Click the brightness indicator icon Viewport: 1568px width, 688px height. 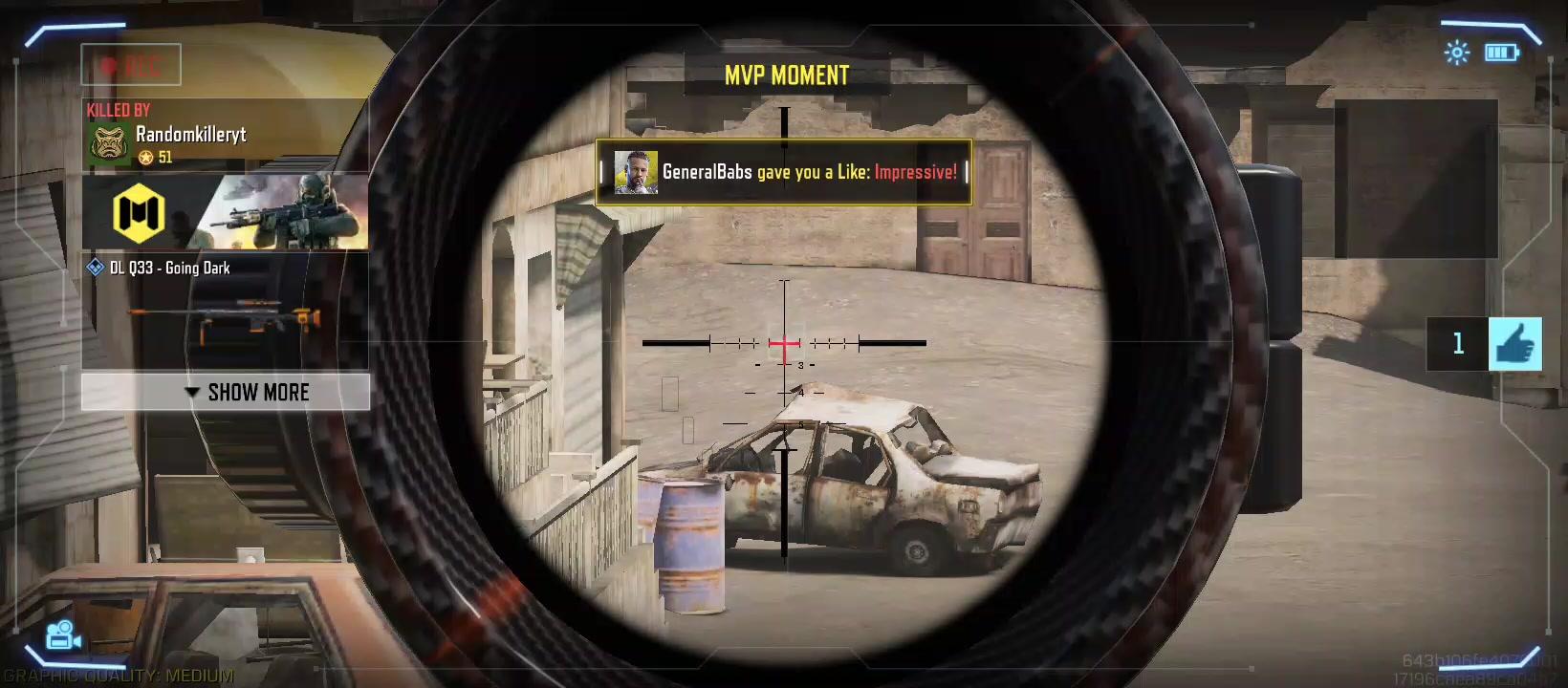[x=1456, y=53]
